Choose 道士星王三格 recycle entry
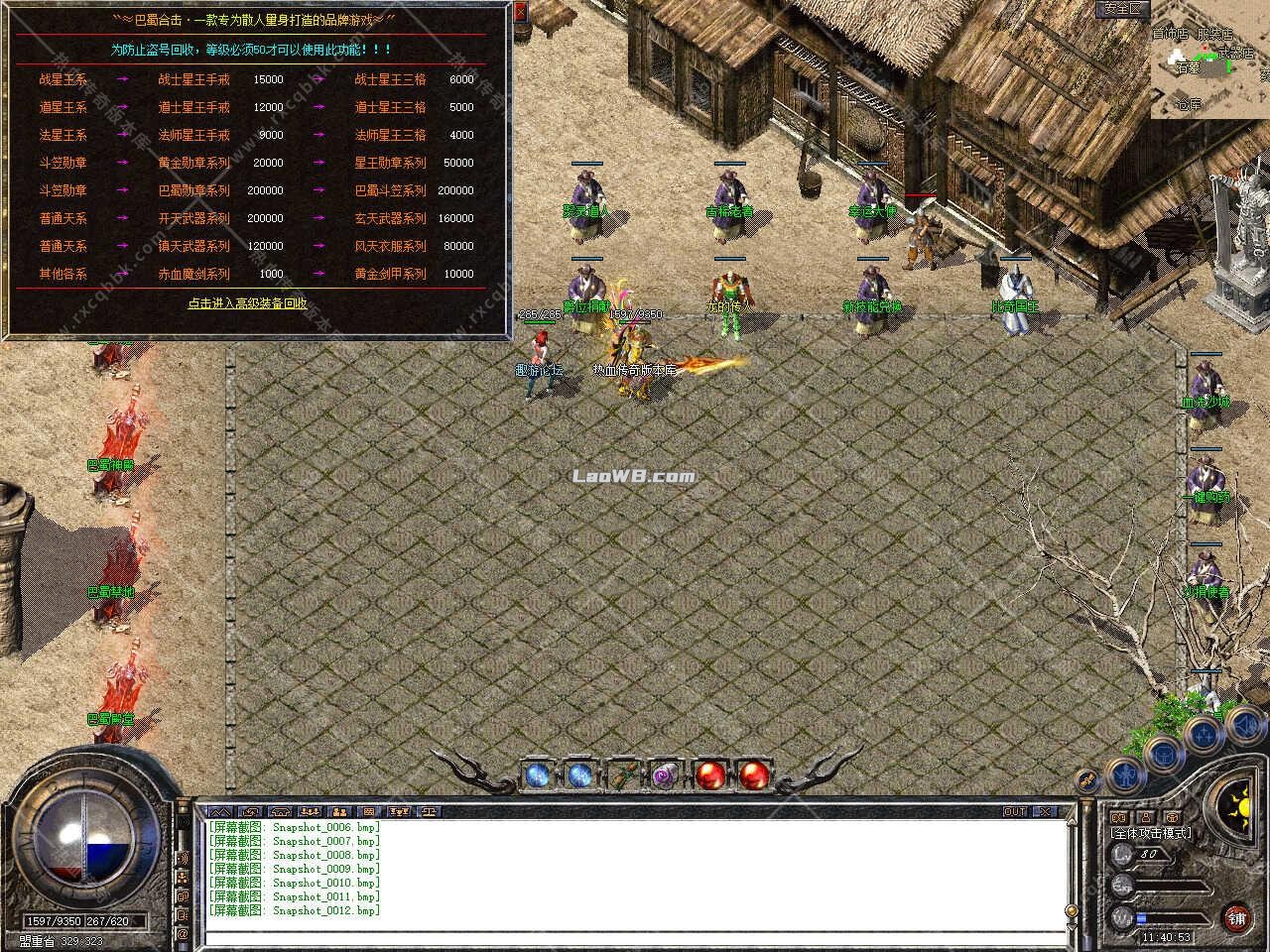The height and width of the screenshot is (952, 1270). point(390,107)
